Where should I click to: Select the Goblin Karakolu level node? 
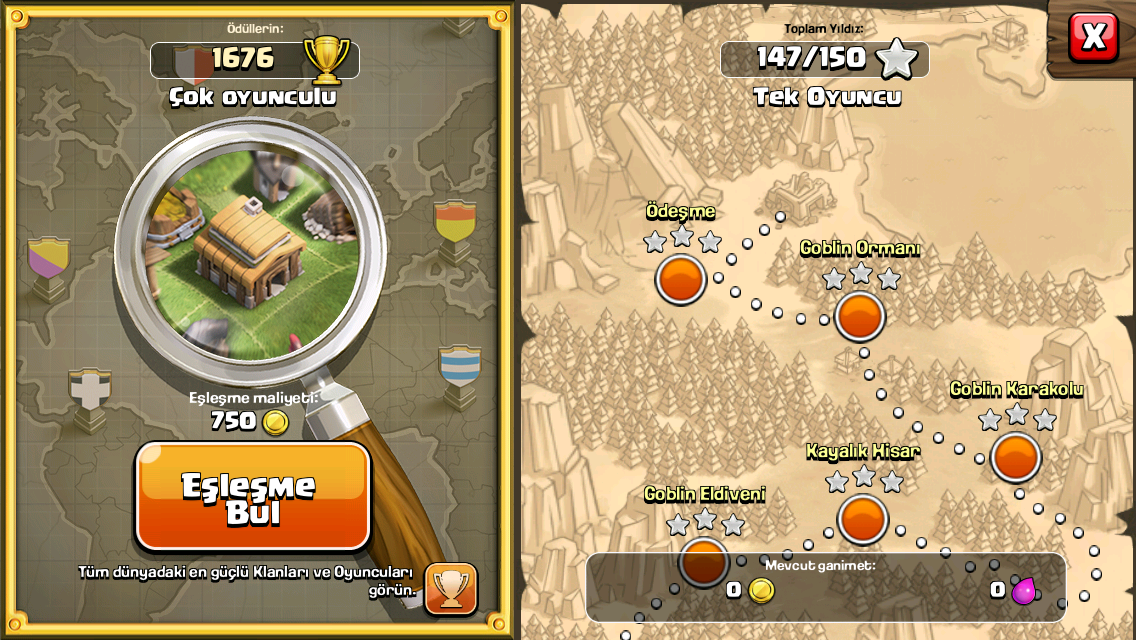point(1016,456)
